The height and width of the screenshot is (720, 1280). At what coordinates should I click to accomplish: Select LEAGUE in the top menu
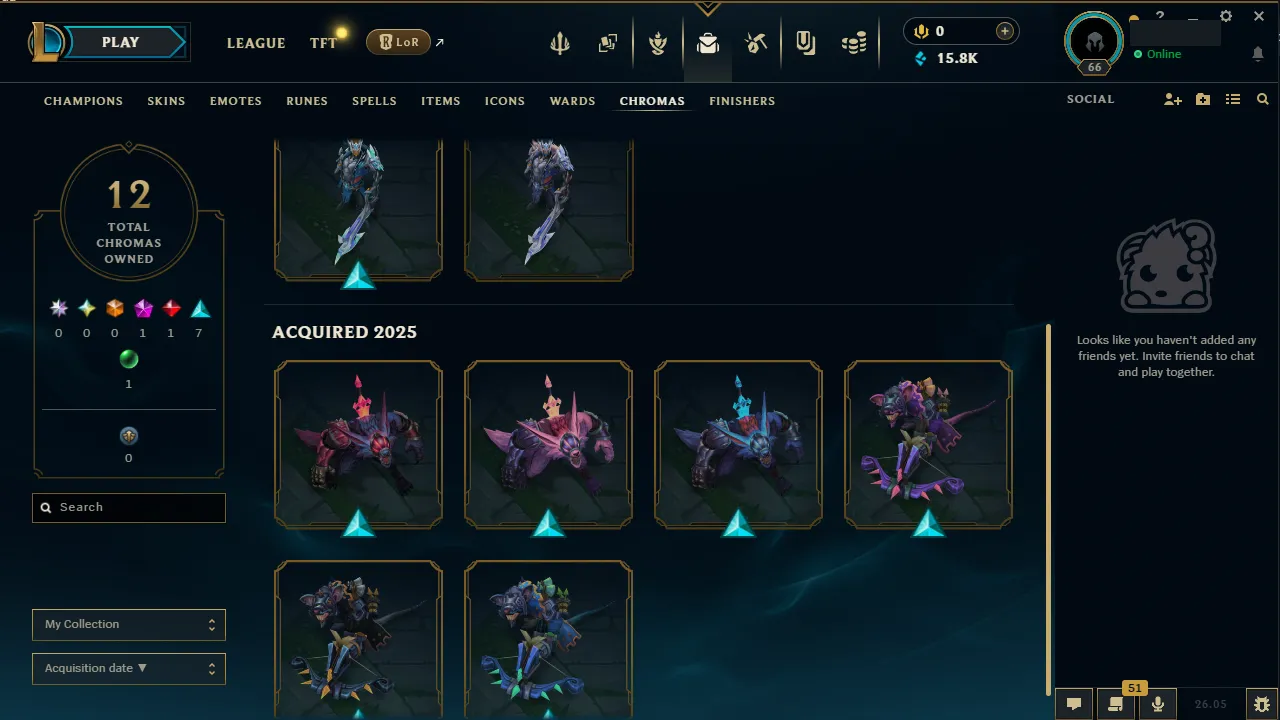tap(256, 43)
